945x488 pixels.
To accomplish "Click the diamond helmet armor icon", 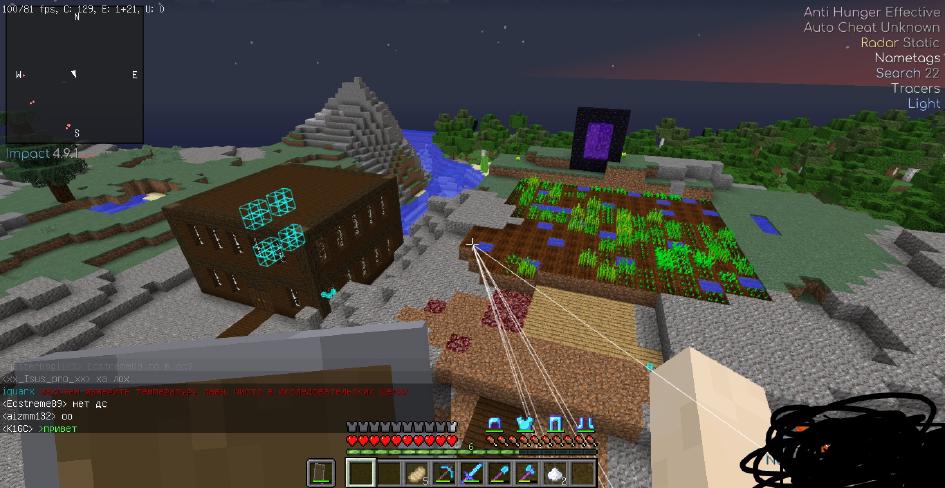I will 494,424.
